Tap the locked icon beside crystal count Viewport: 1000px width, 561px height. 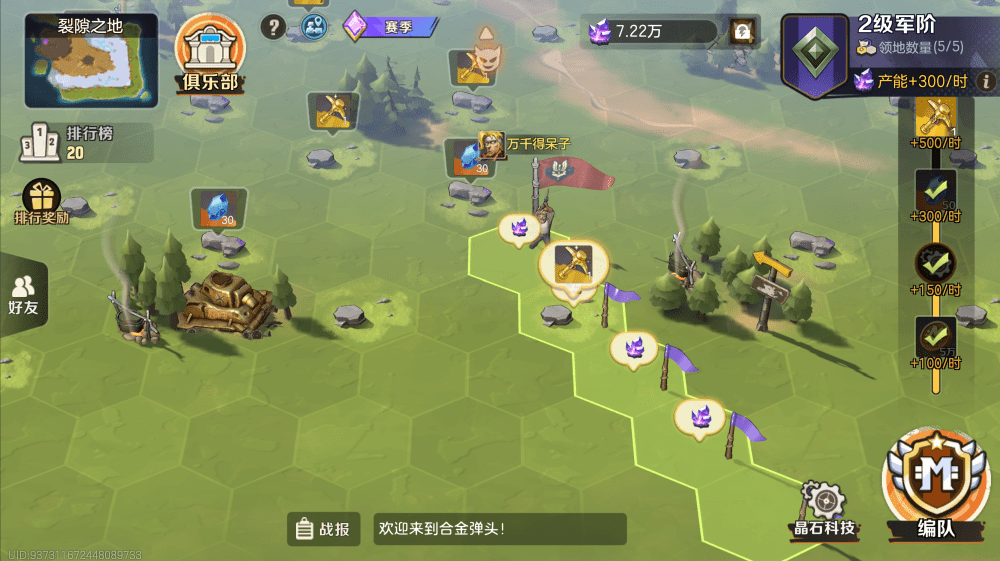[x=741, y=31]
